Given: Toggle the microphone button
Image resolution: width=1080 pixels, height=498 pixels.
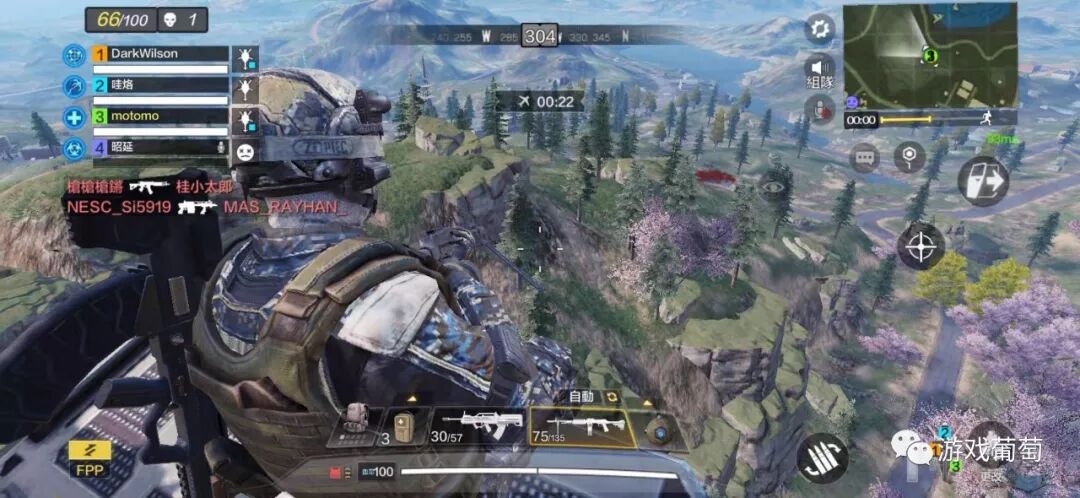Looking at the screenshot, I should tap(820, 109).
